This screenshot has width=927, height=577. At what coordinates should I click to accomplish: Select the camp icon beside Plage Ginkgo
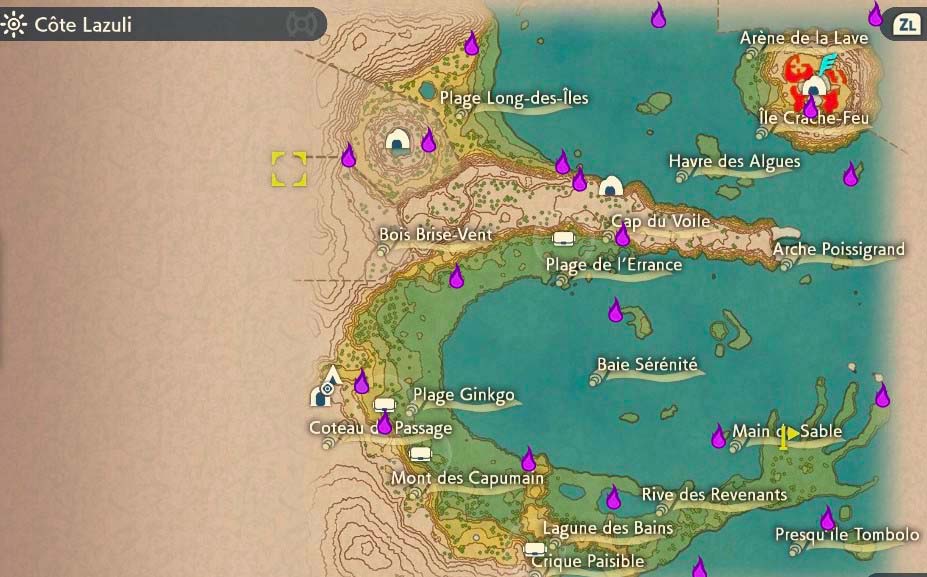click(386, 405)
